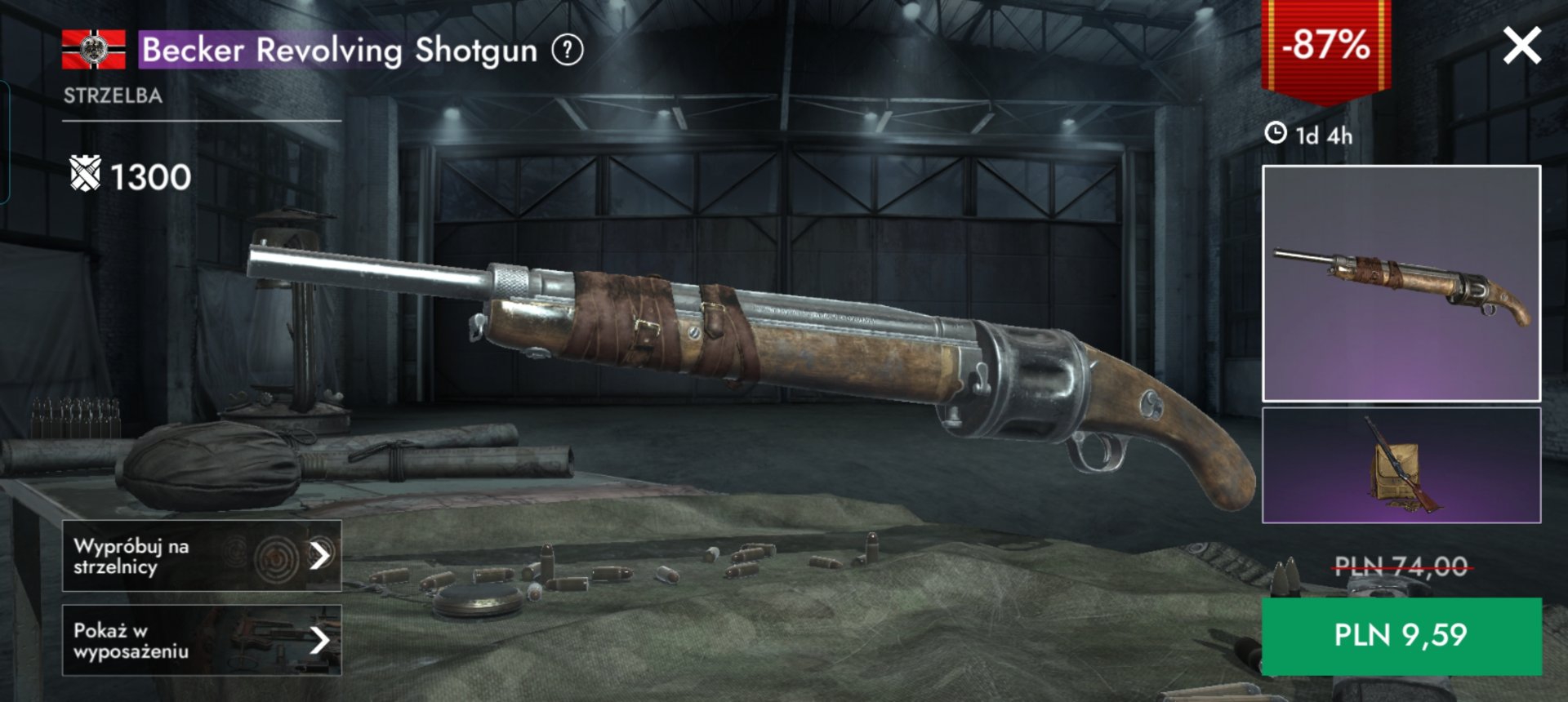The width and height of the screenshot is (1568, 702).
Task: Select the Becker shotgun thumbnail
Action: (1401, 283)
